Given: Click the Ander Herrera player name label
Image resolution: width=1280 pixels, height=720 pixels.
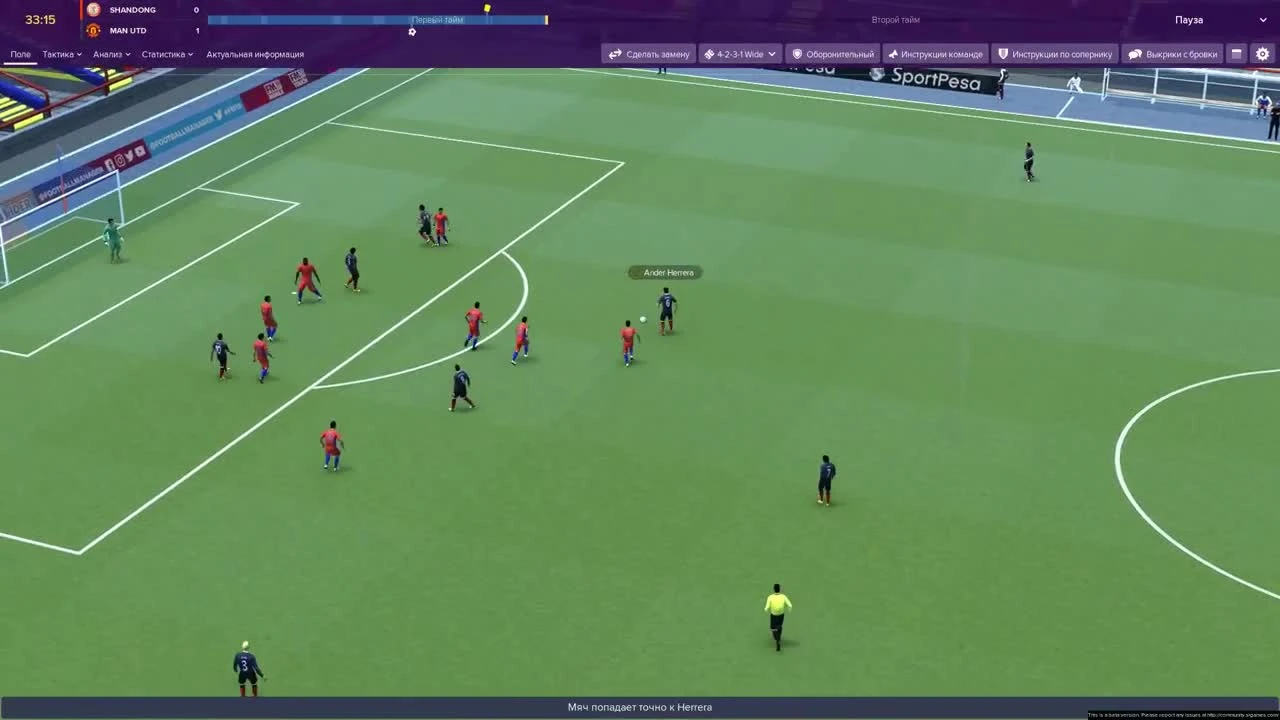Looking at the screenshot, I should click(x=667, y=272).
